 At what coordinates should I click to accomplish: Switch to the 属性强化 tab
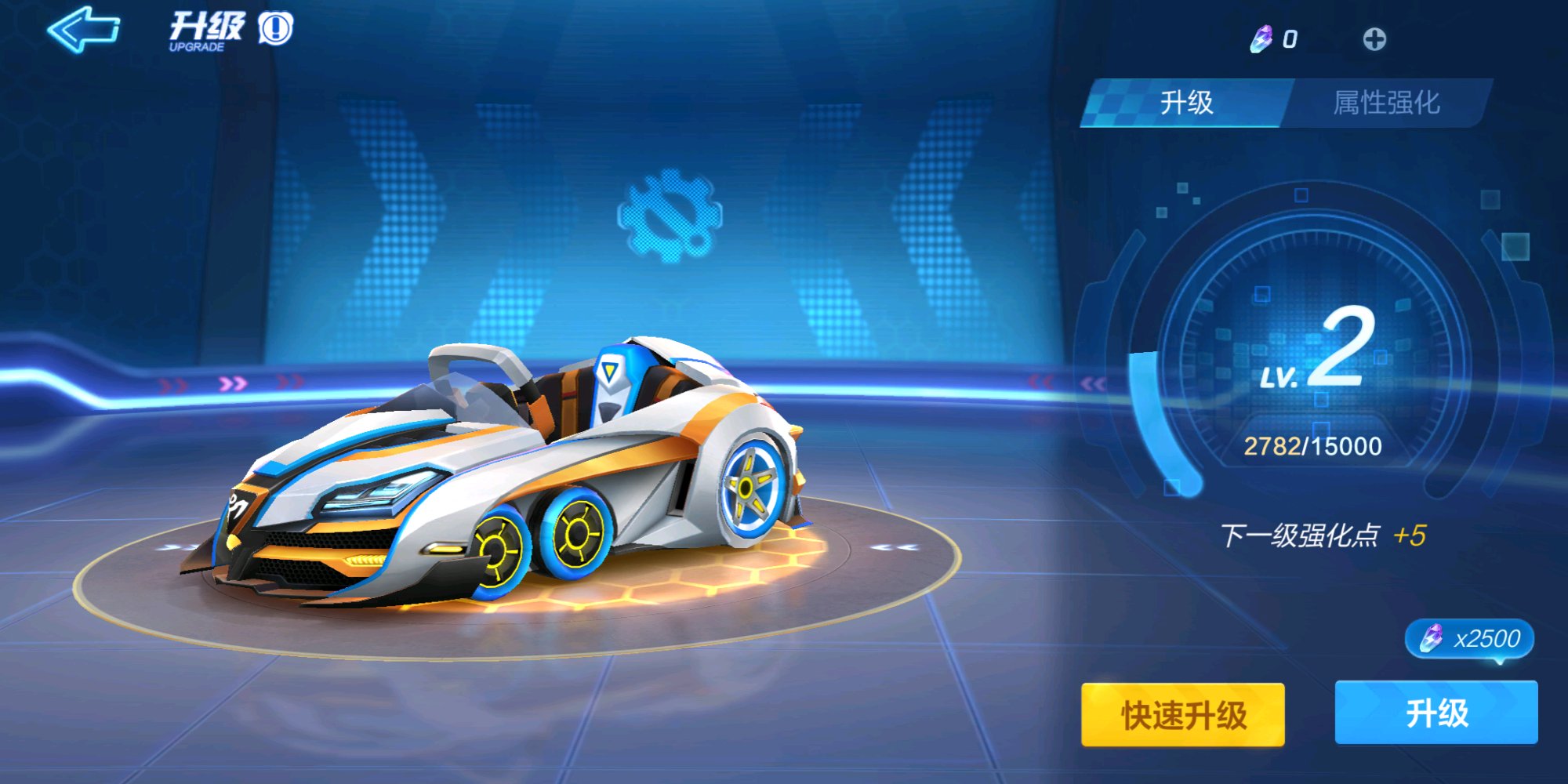(1386, 103)
